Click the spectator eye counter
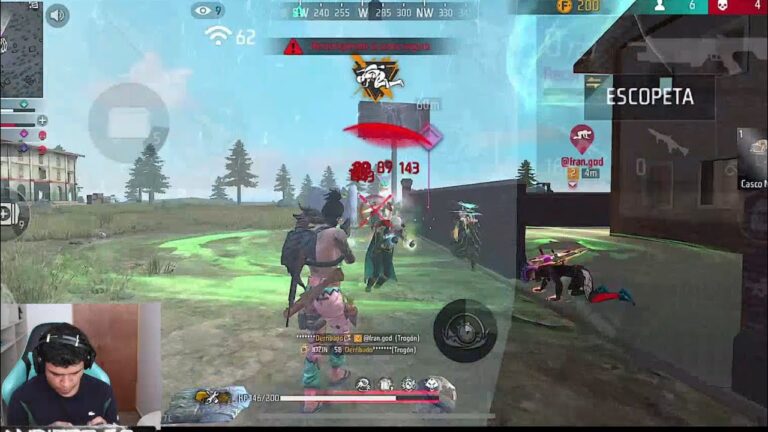Screen dimensions: 768x432 tap(207, 10)
